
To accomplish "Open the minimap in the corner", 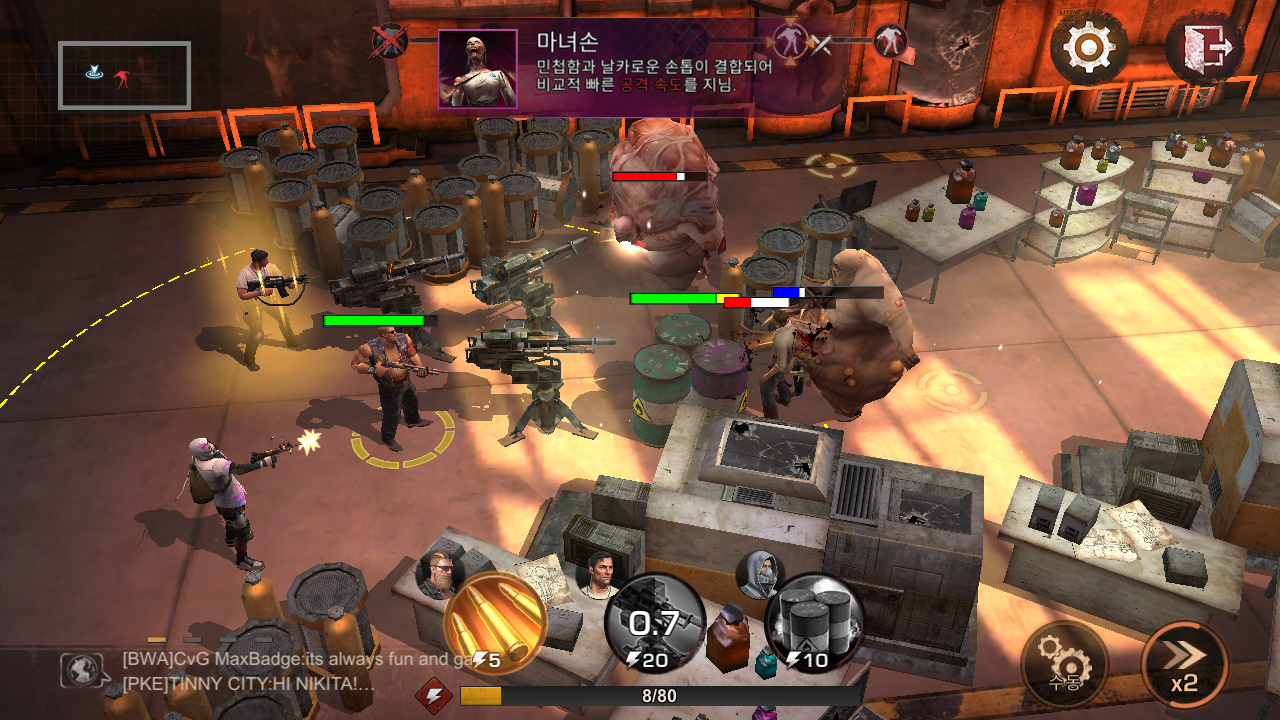I will [124, 75].
